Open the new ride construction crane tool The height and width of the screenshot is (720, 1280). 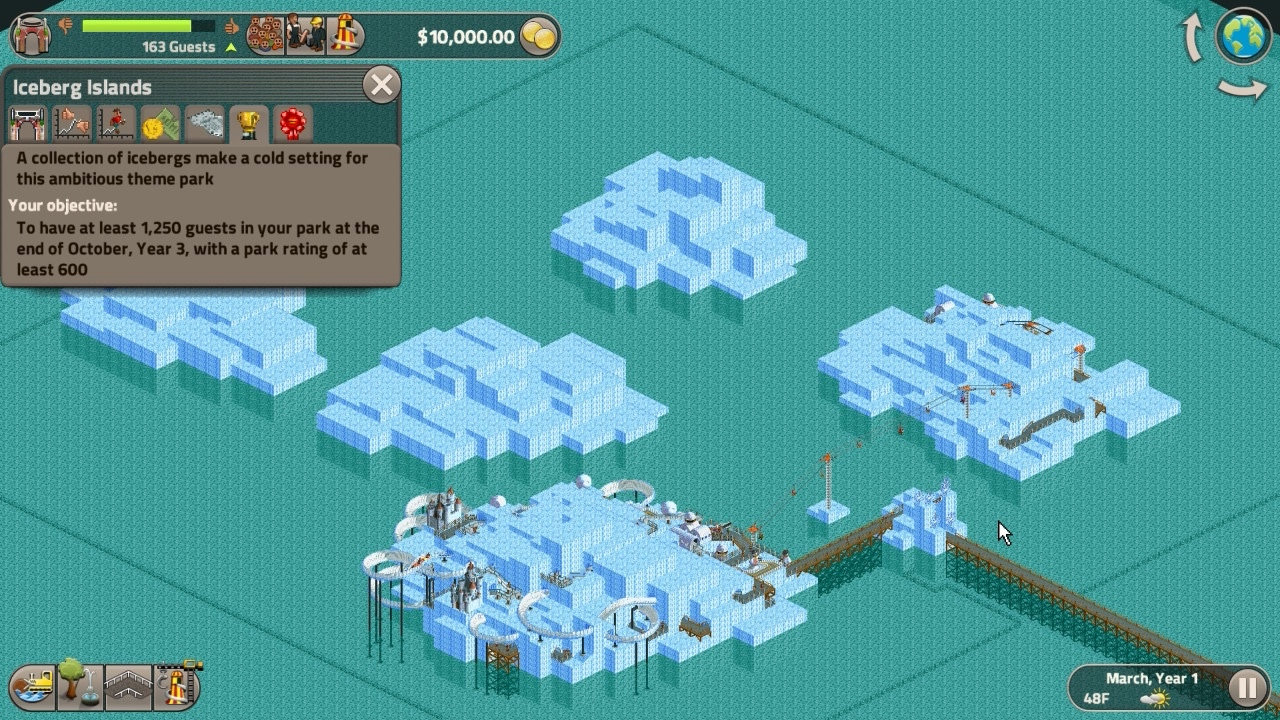[177, 686]
